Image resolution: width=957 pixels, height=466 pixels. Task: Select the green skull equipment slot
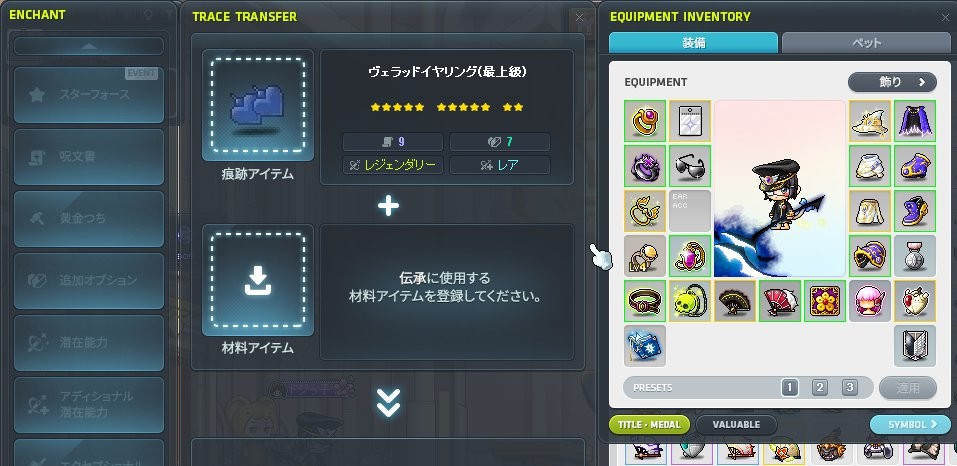tap(689, 300)
